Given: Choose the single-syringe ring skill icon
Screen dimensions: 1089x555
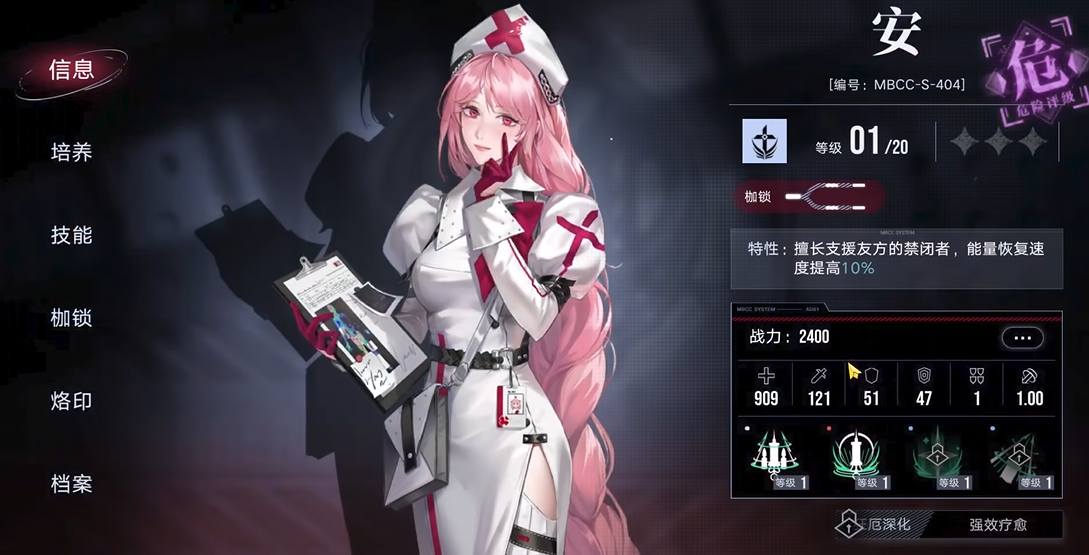Looking at the screenshot, I should point(857,460).
